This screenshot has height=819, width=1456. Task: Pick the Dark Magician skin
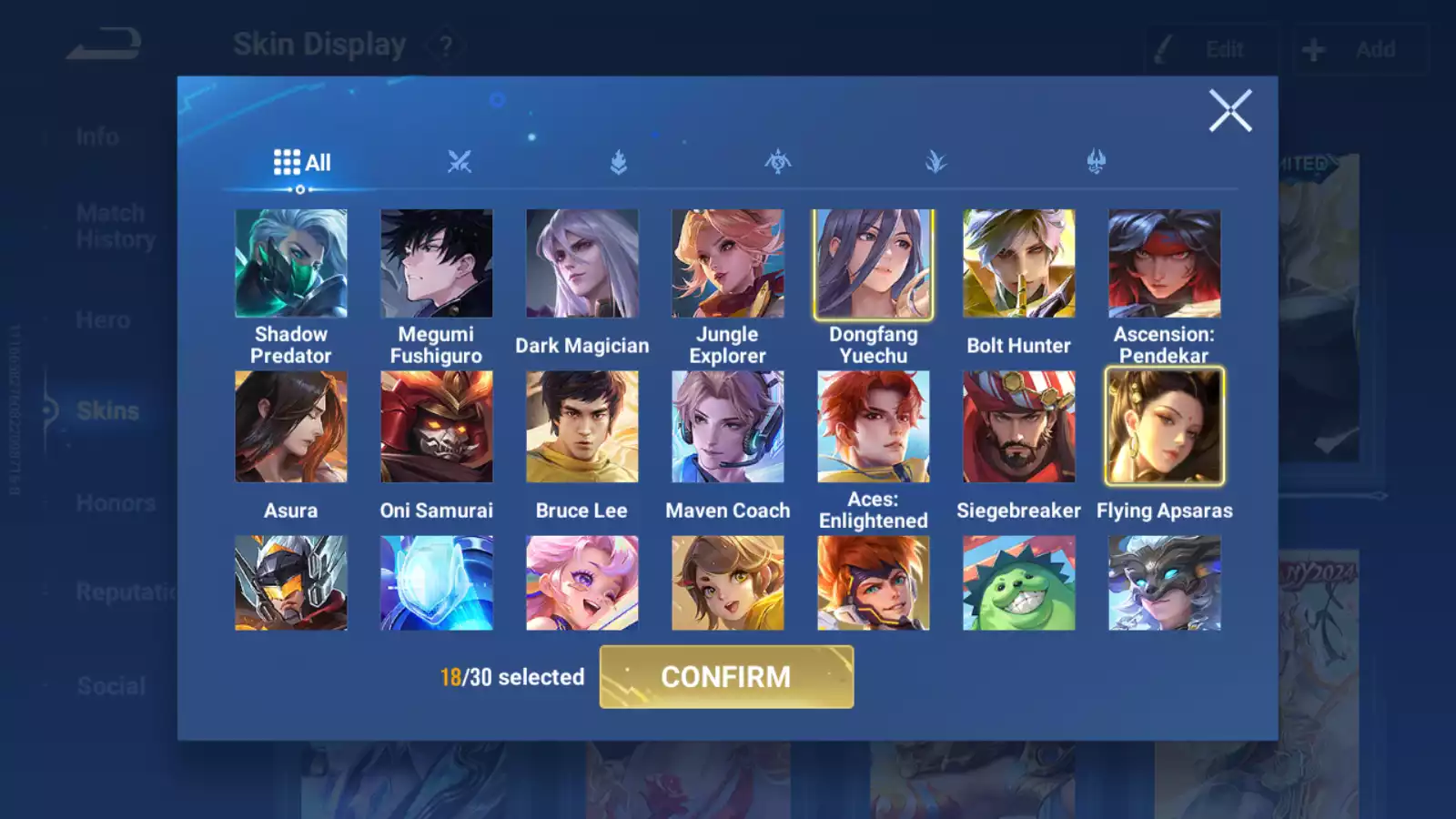(x=582, y=264)
